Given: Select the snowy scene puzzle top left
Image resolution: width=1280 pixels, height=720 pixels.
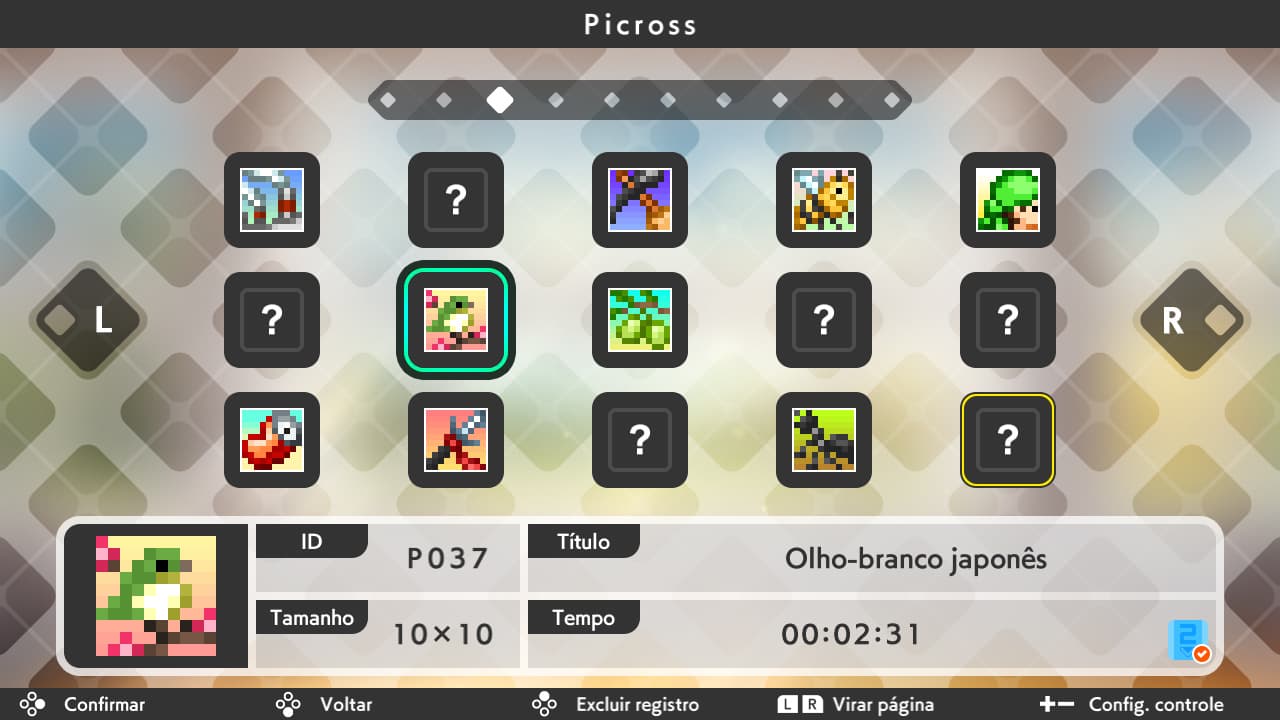Looking at the screenshot, I should [x=272, y=200].
